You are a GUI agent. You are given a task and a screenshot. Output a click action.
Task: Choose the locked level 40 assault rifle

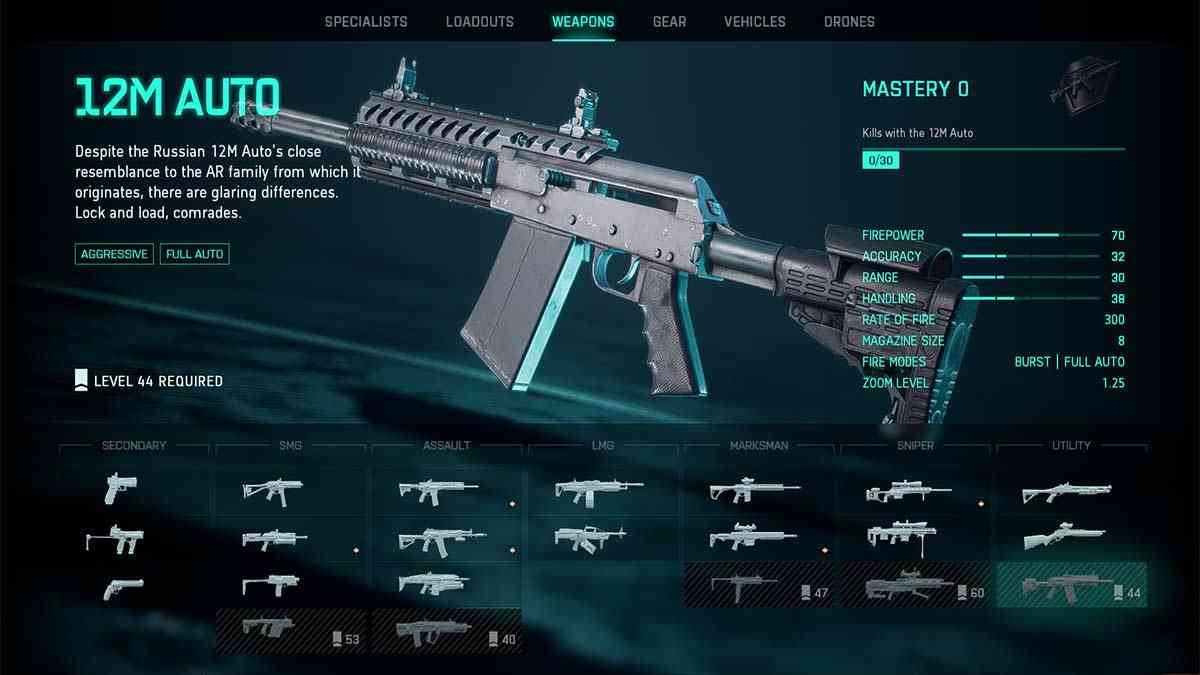click(x=447, y=631)
